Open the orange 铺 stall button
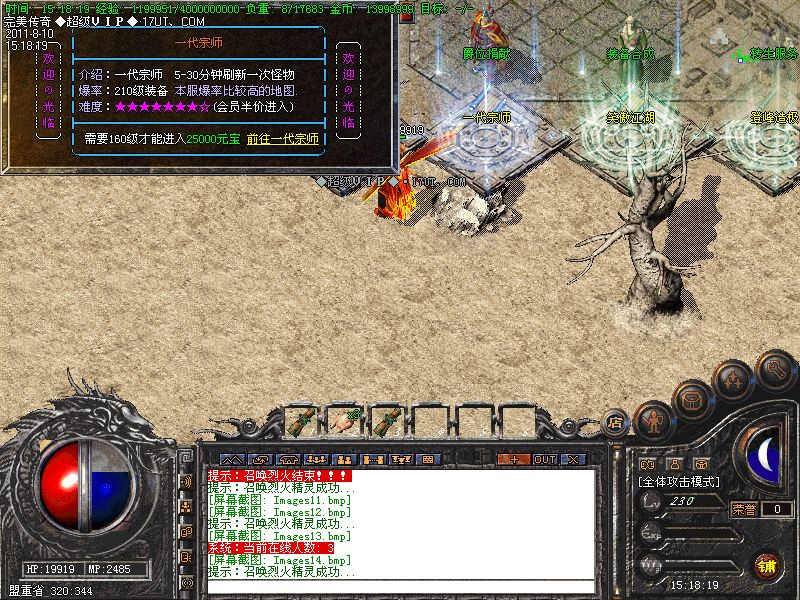The image size is (800, 600). tap(768, 565)
